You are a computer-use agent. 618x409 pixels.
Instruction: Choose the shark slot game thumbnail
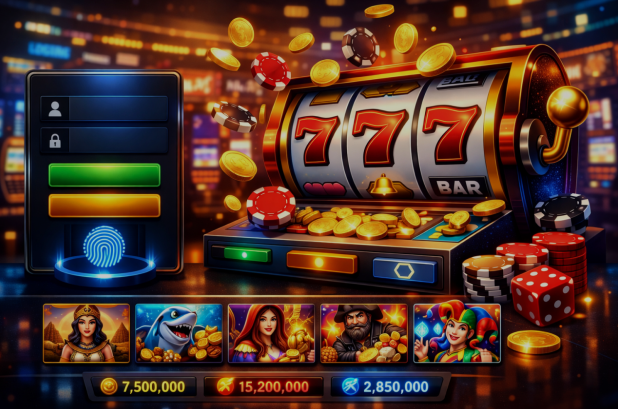pyautogui.click(x=179, y=333)
